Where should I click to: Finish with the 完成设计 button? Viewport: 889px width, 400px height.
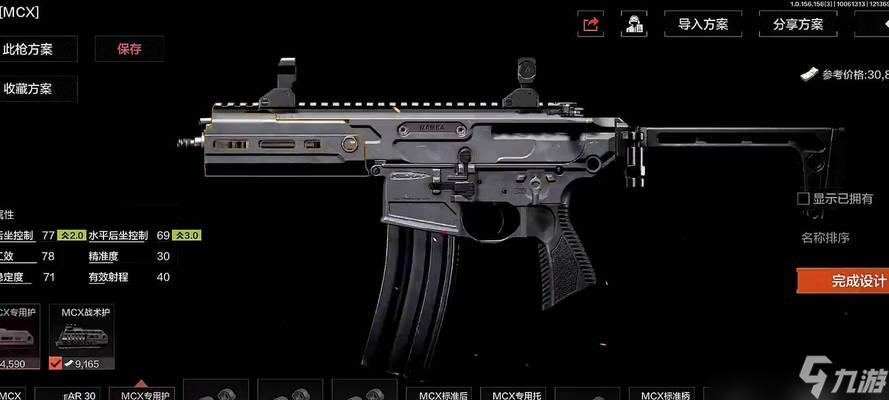[x=845, y=280]
